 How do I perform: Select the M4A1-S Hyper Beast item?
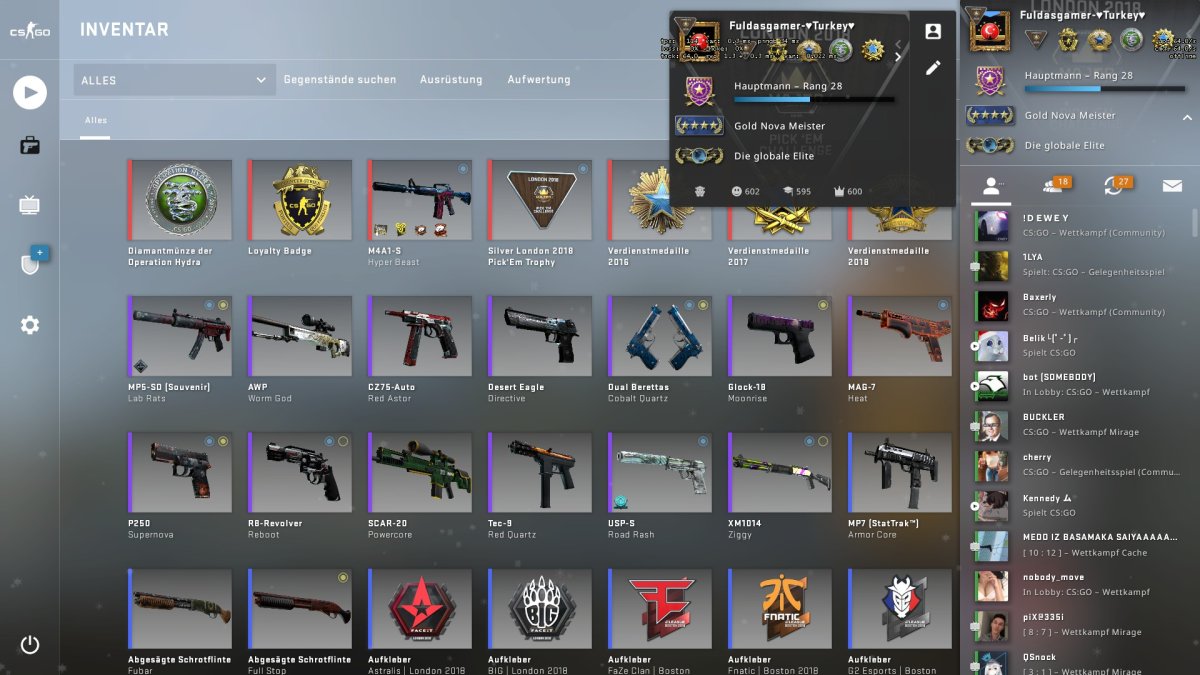coord(419,200)
